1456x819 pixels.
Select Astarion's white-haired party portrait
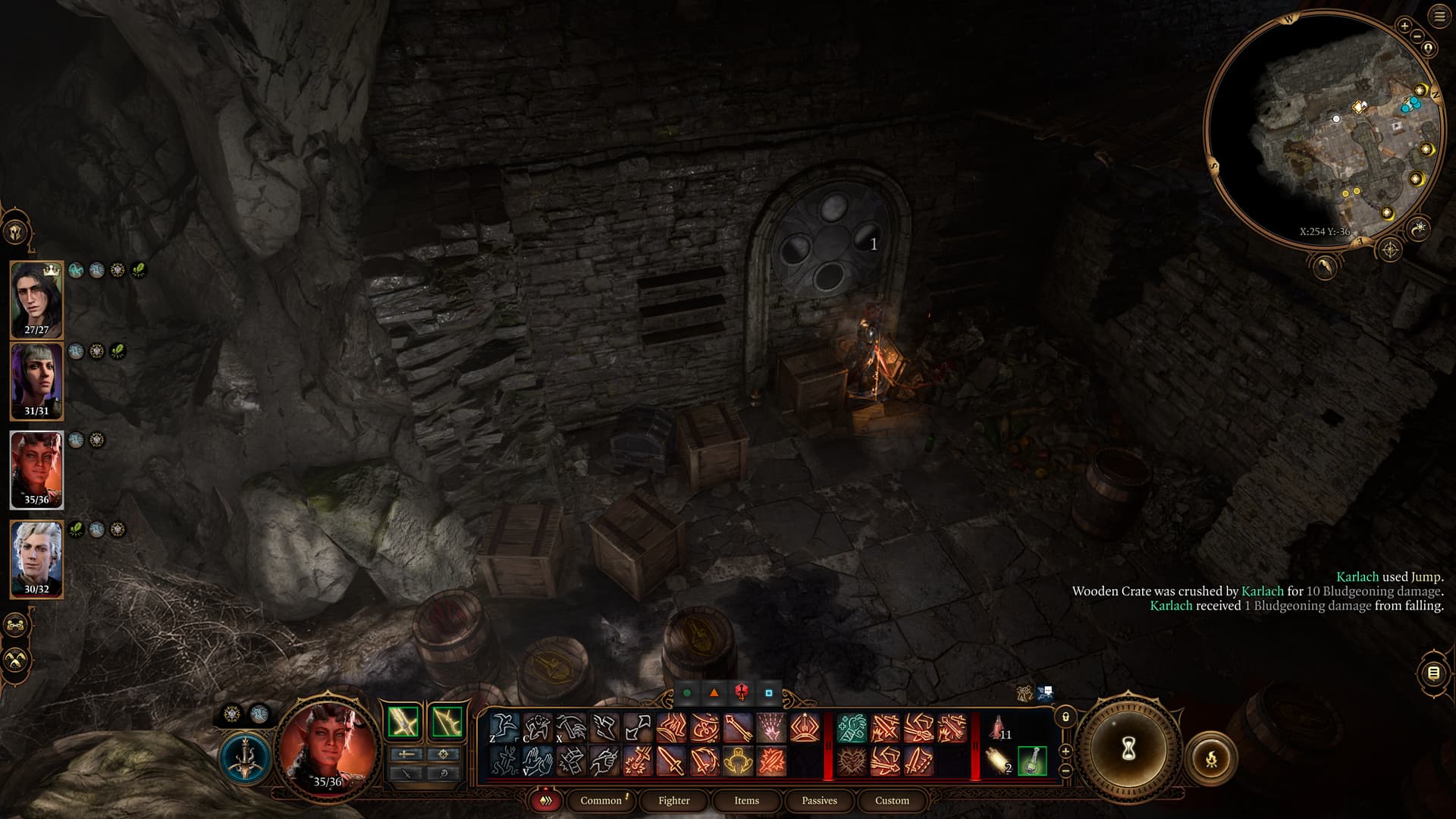click(x=36, y=558)
